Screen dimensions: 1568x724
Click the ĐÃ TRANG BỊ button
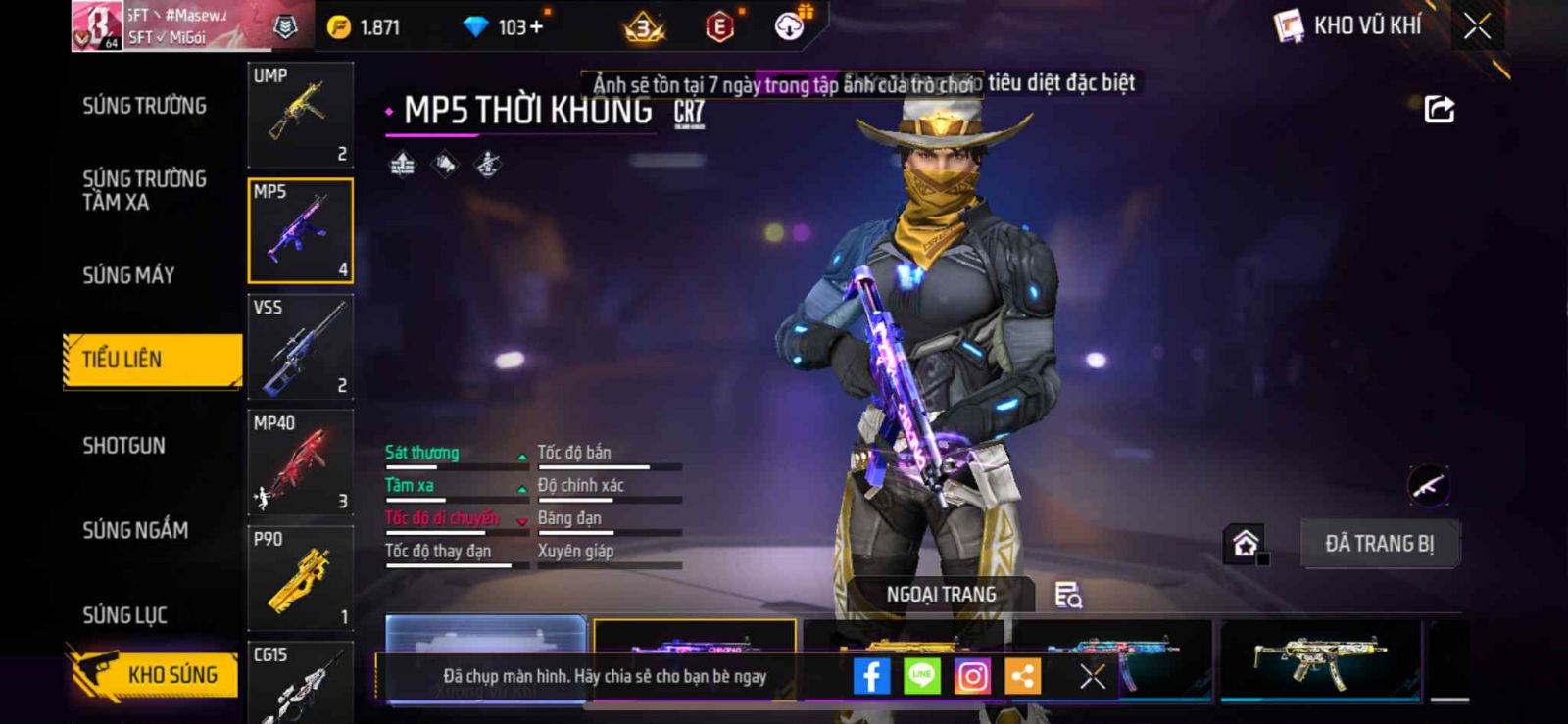click(x=1379, y=544)
